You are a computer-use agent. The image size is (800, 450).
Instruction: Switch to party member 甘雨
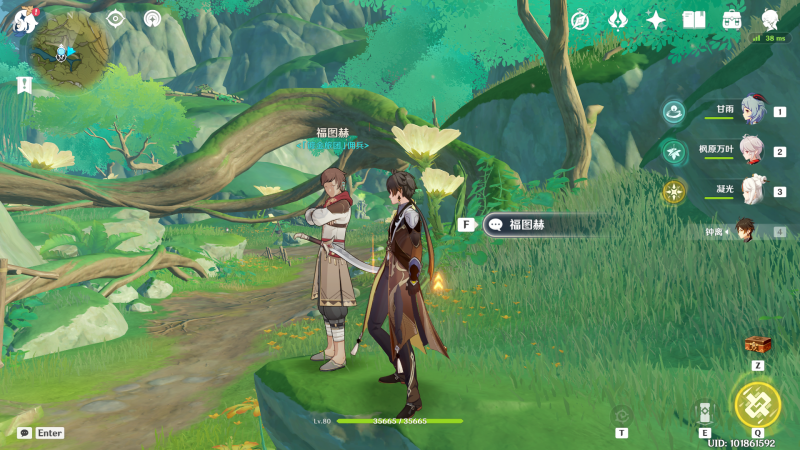click(752, 111)
